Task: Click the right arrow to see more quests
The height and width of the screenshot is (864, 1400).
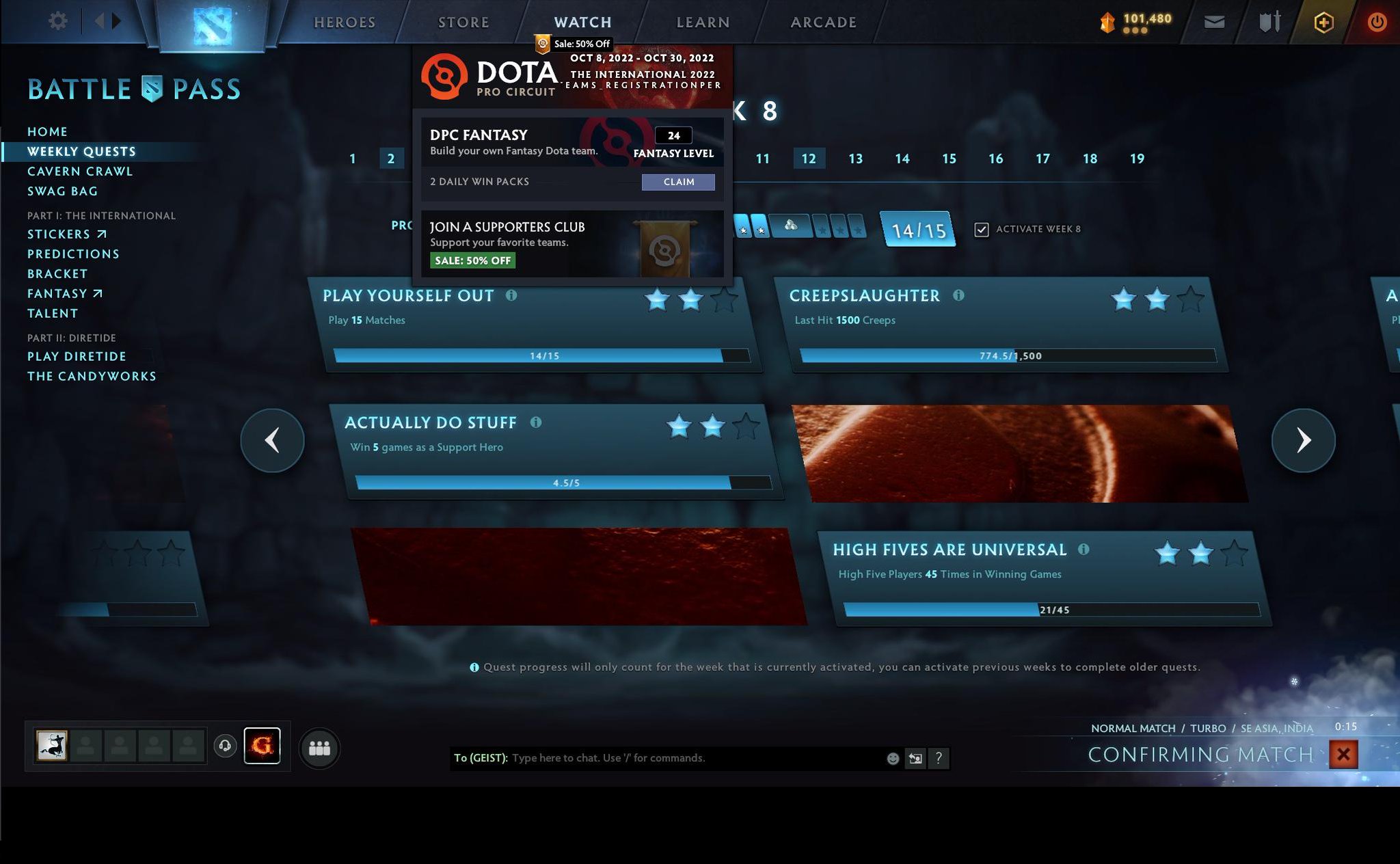Action: (x=1304, y=440)
